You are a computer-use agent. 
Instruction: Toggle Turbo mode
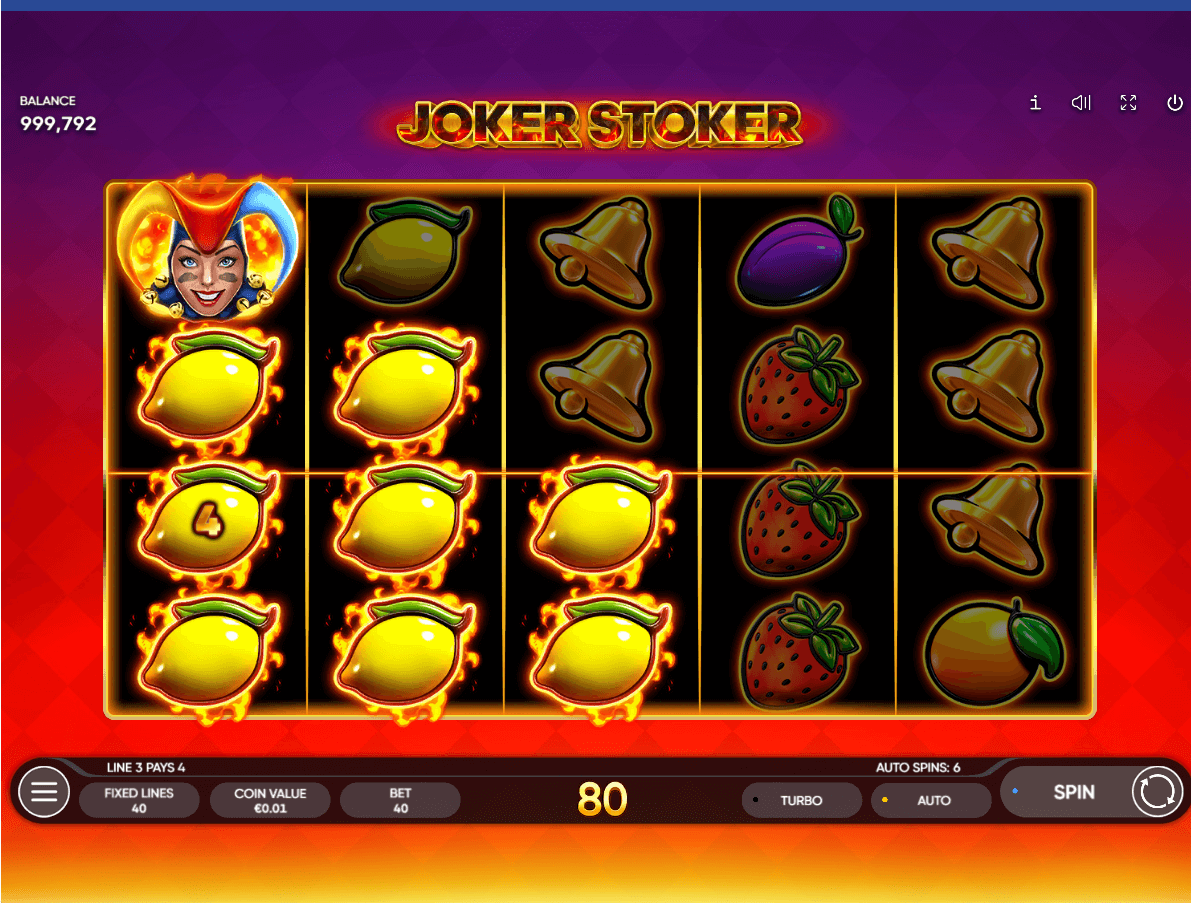[x=801, y=800]
